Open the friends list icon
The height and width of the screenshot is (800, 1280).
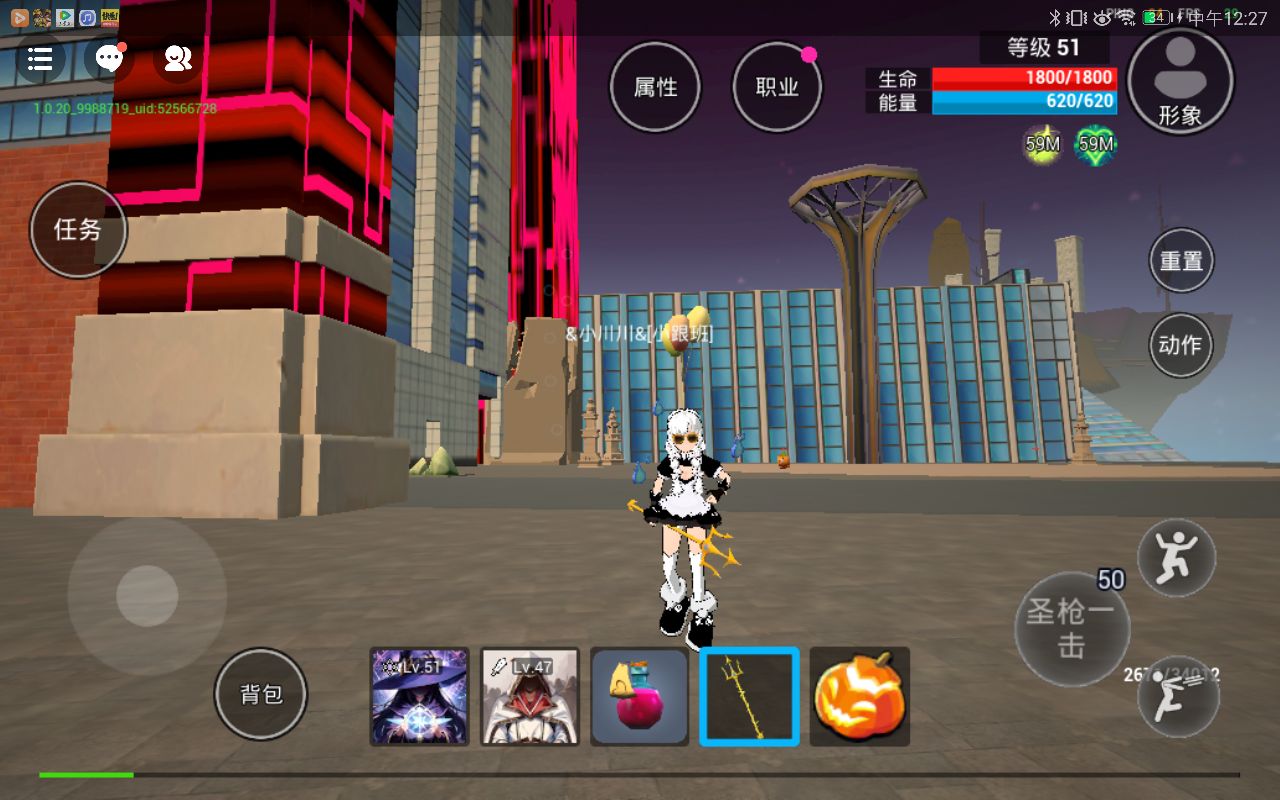point(177,59)
